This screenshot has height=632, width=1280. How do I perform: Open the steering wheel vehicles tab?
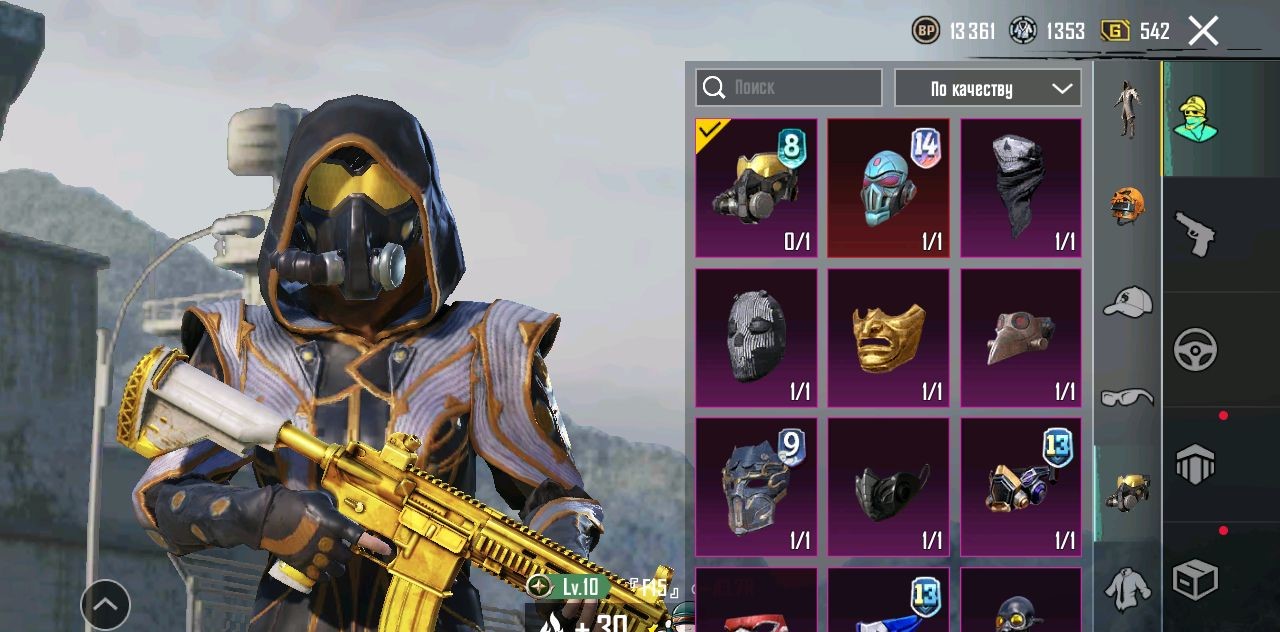pyautogui.click(x=1195, y=350)
